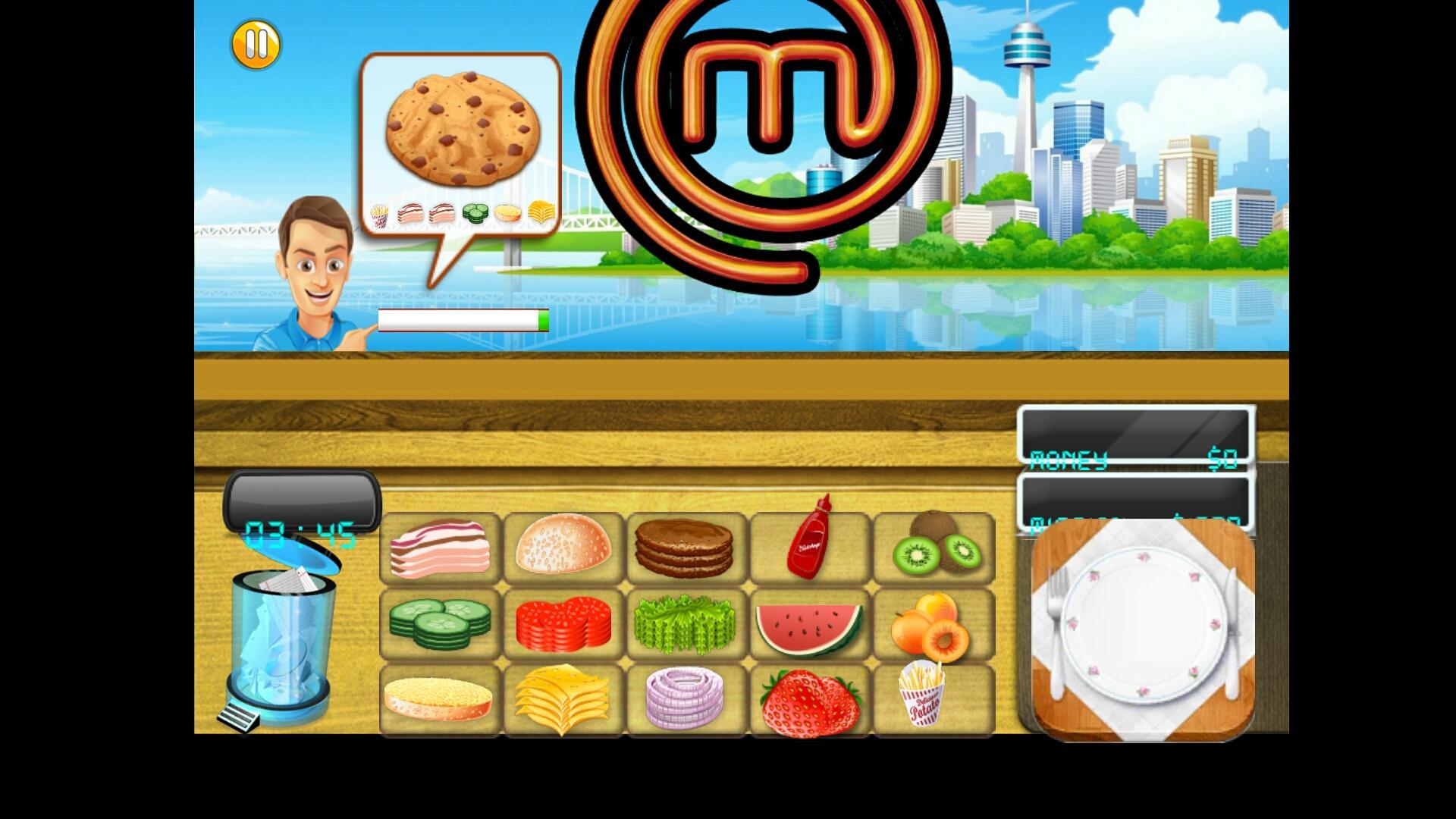Select the onion rings tile
Image resolution: width=1456 pixels, height=819 pixels.
686,698
